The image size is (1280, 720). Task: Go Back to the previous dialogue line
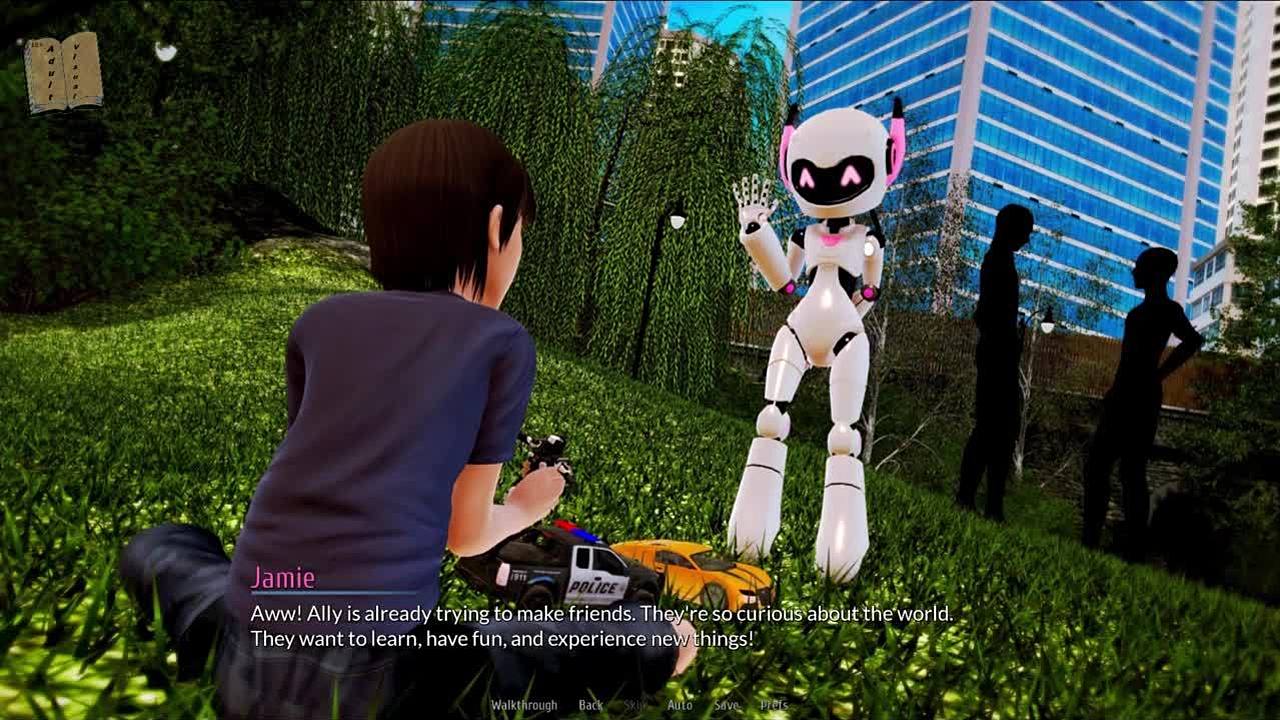coord(591,705)
